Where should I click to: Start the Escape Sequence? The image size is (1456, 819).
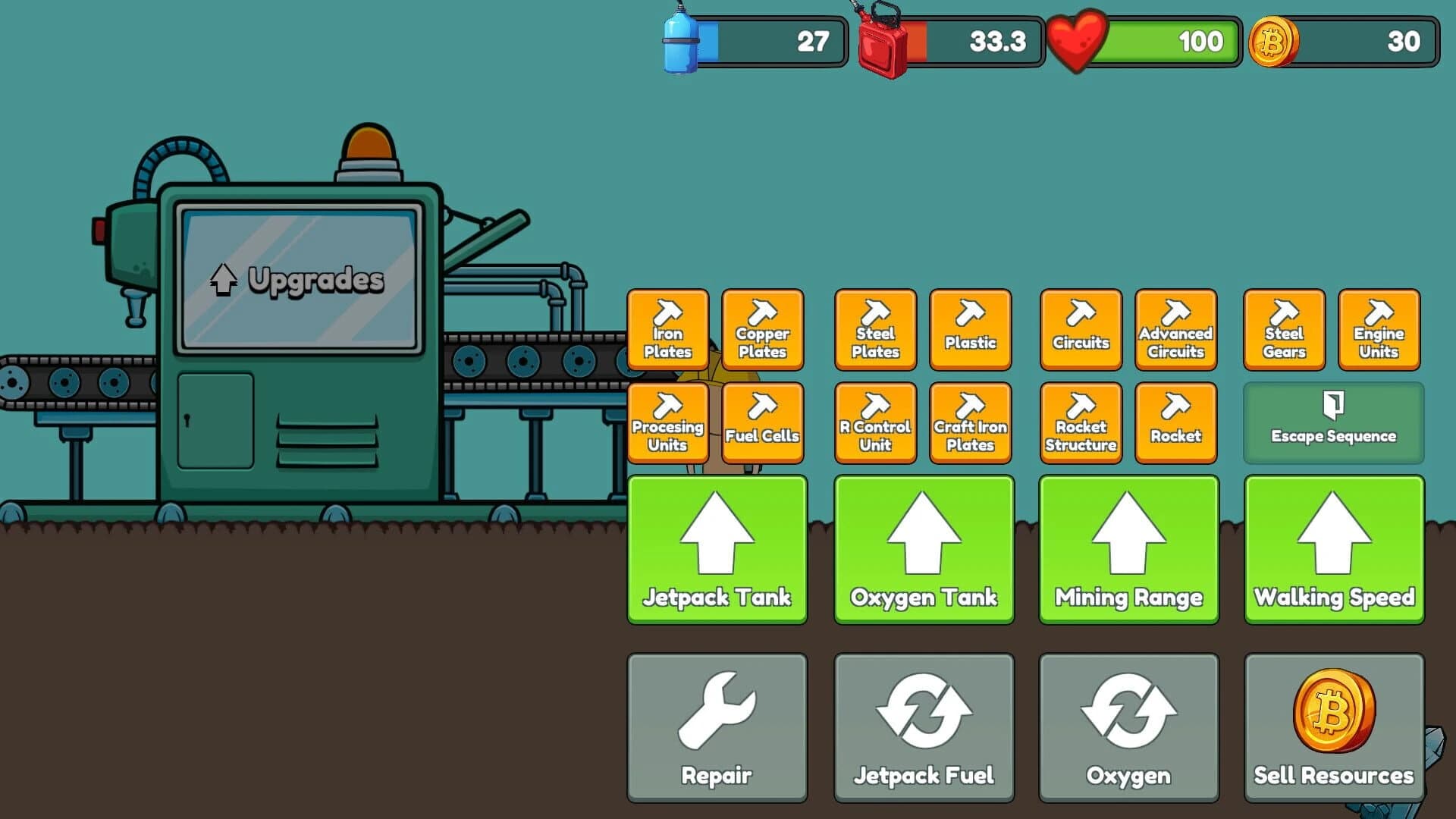point(1333,422)
